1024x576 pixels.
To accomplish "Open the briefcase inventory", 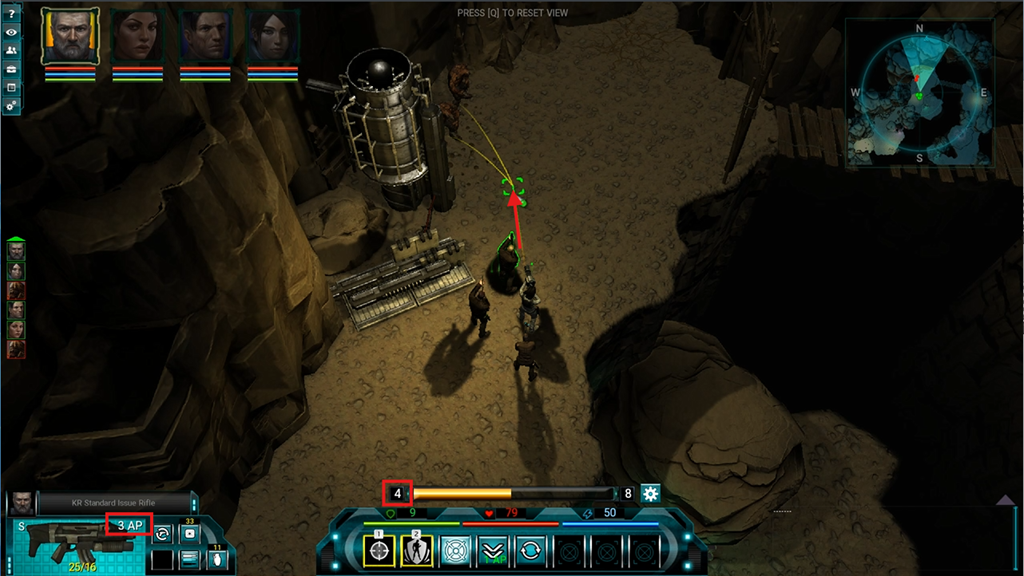I will pos(11,69).
